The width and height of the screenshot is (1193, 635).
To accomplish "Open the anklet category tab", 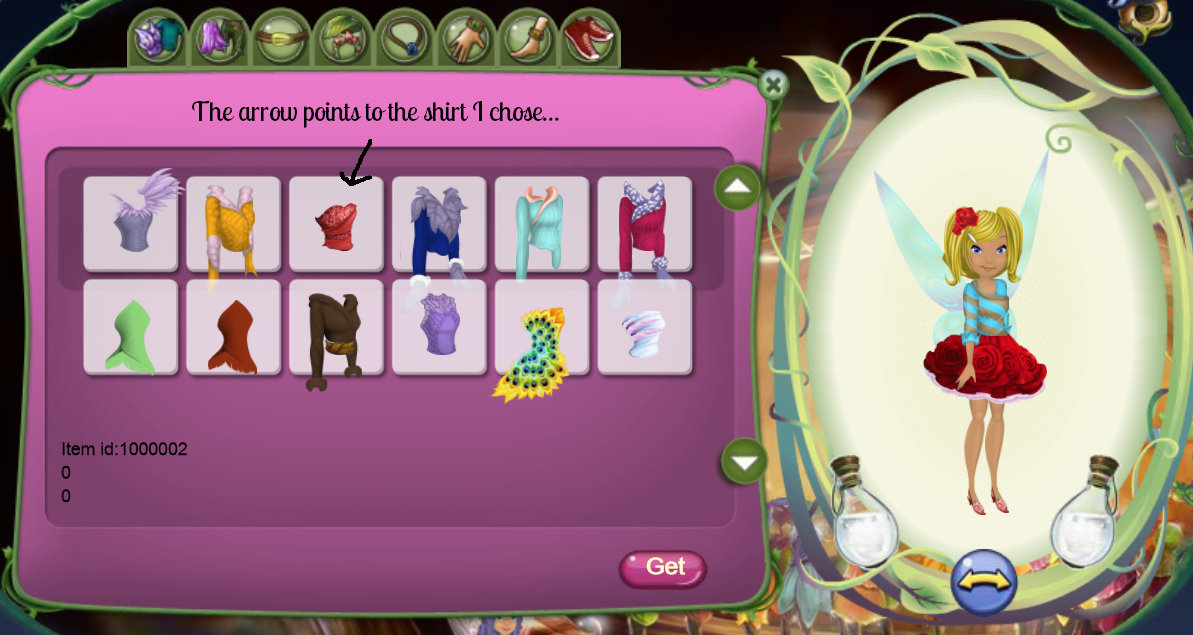I will point(529,38).
